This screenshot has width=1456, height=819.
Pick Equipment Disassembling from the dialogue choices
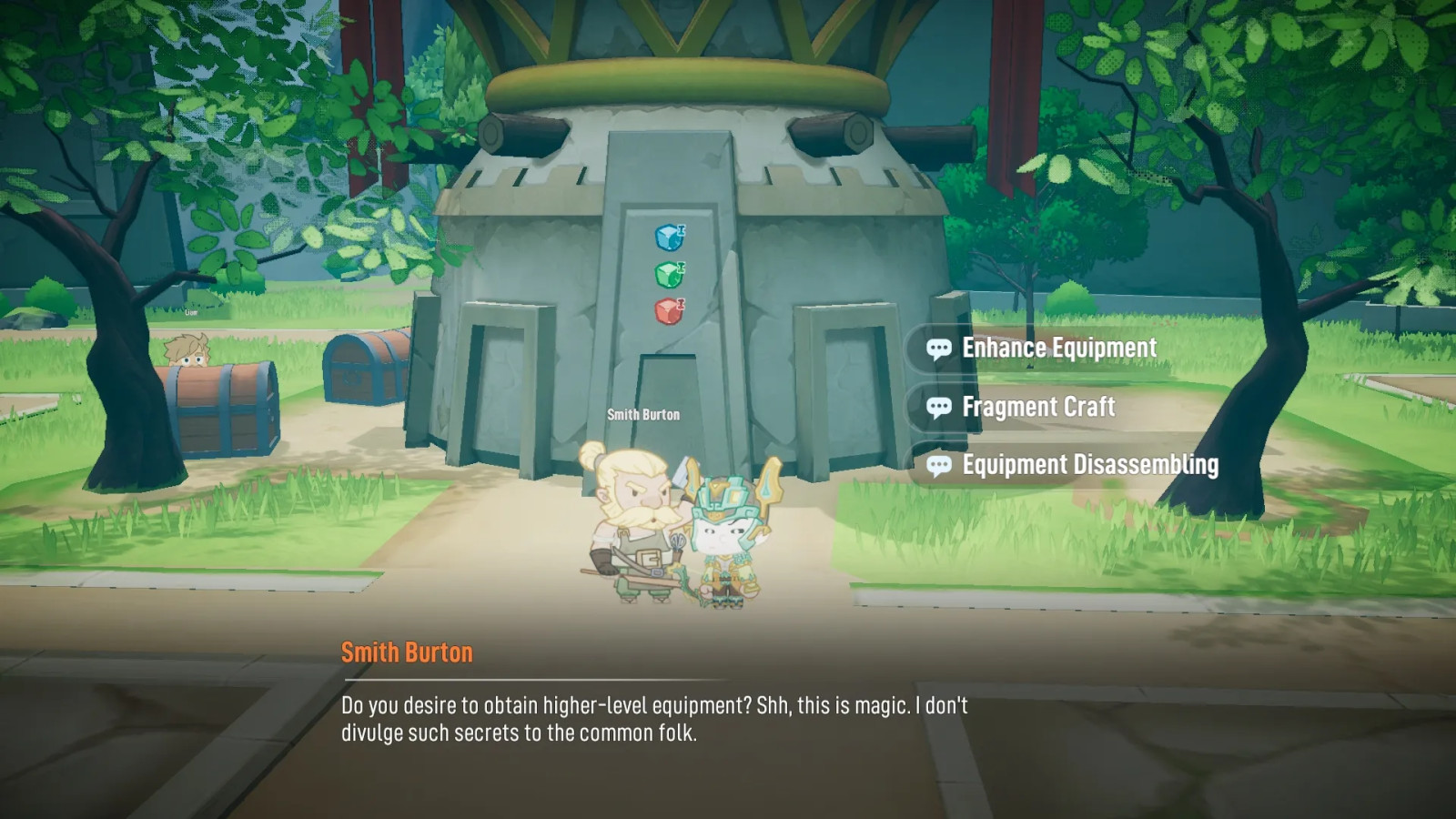tap(1089, 465)
